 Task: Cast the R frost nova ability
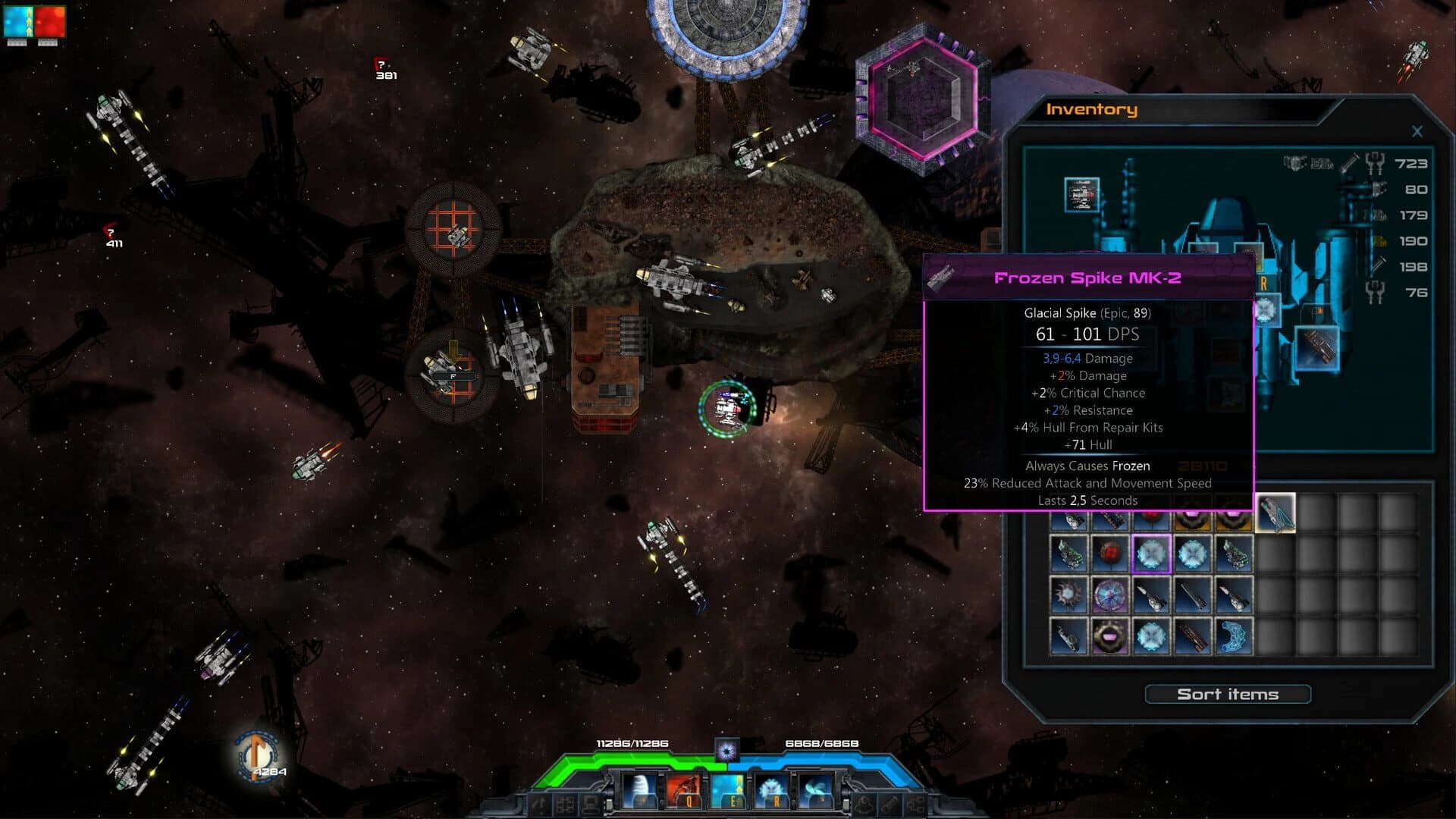pos(772,790)
